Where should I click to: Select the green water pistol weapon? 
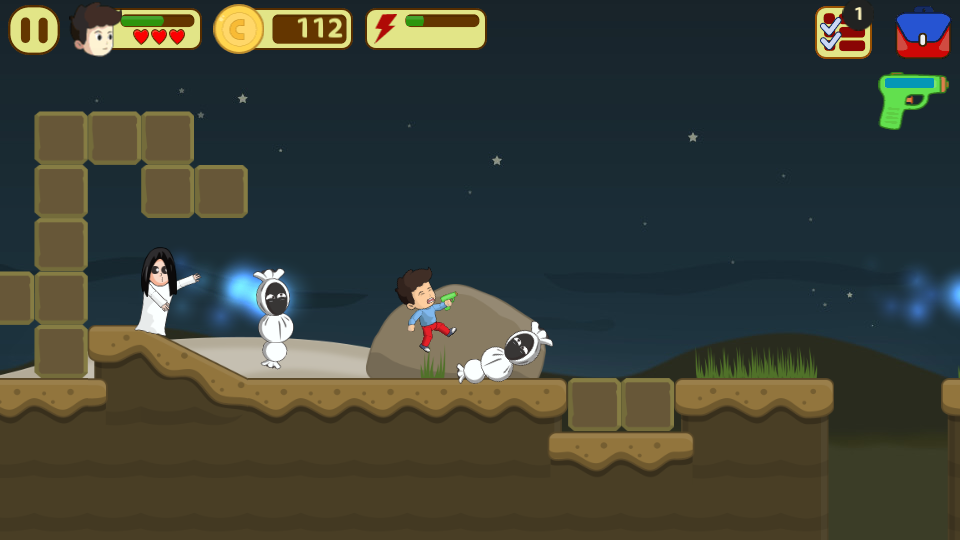point(908,98)
